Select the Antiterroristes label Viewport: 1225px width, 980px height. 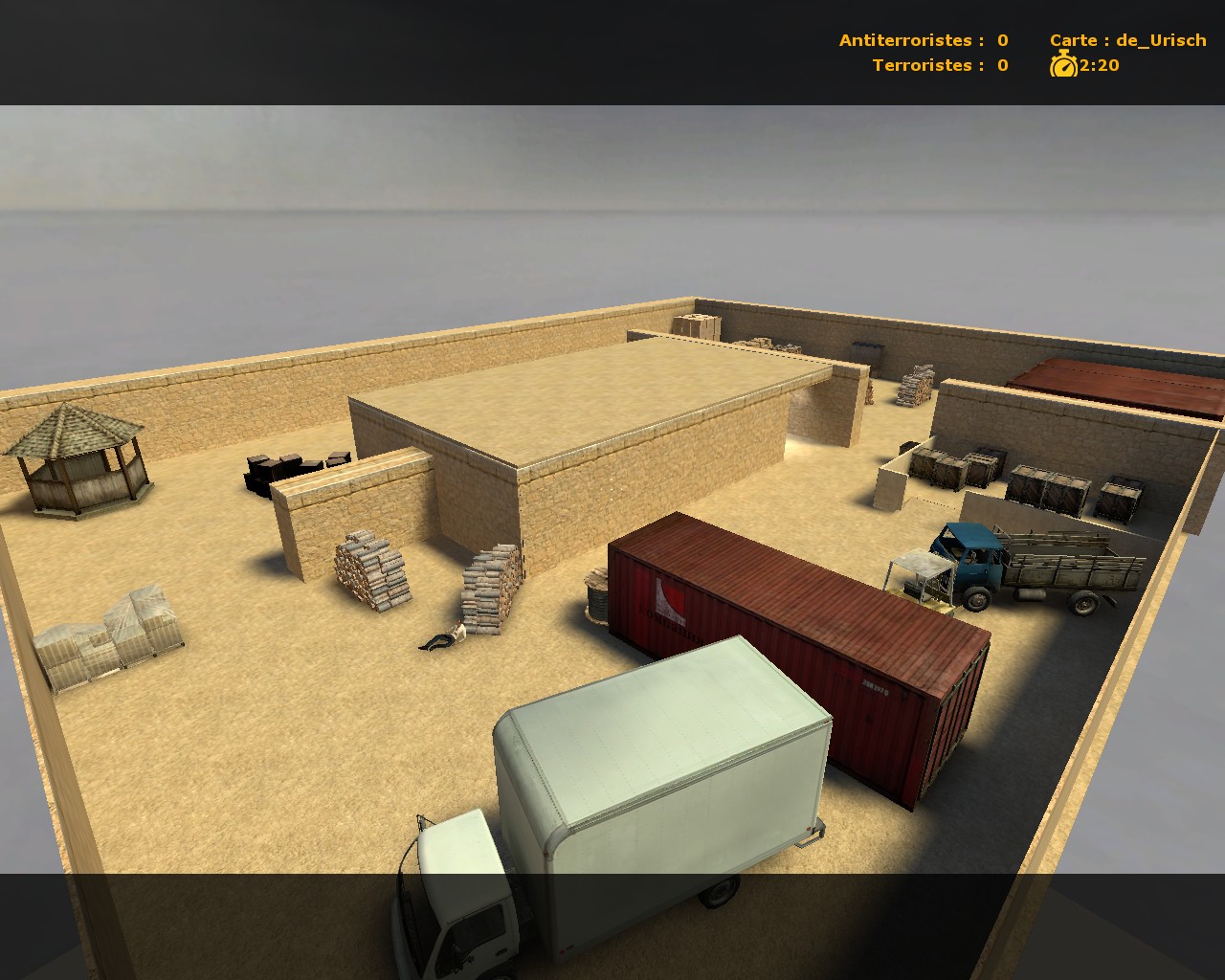[x=905, y=40]
